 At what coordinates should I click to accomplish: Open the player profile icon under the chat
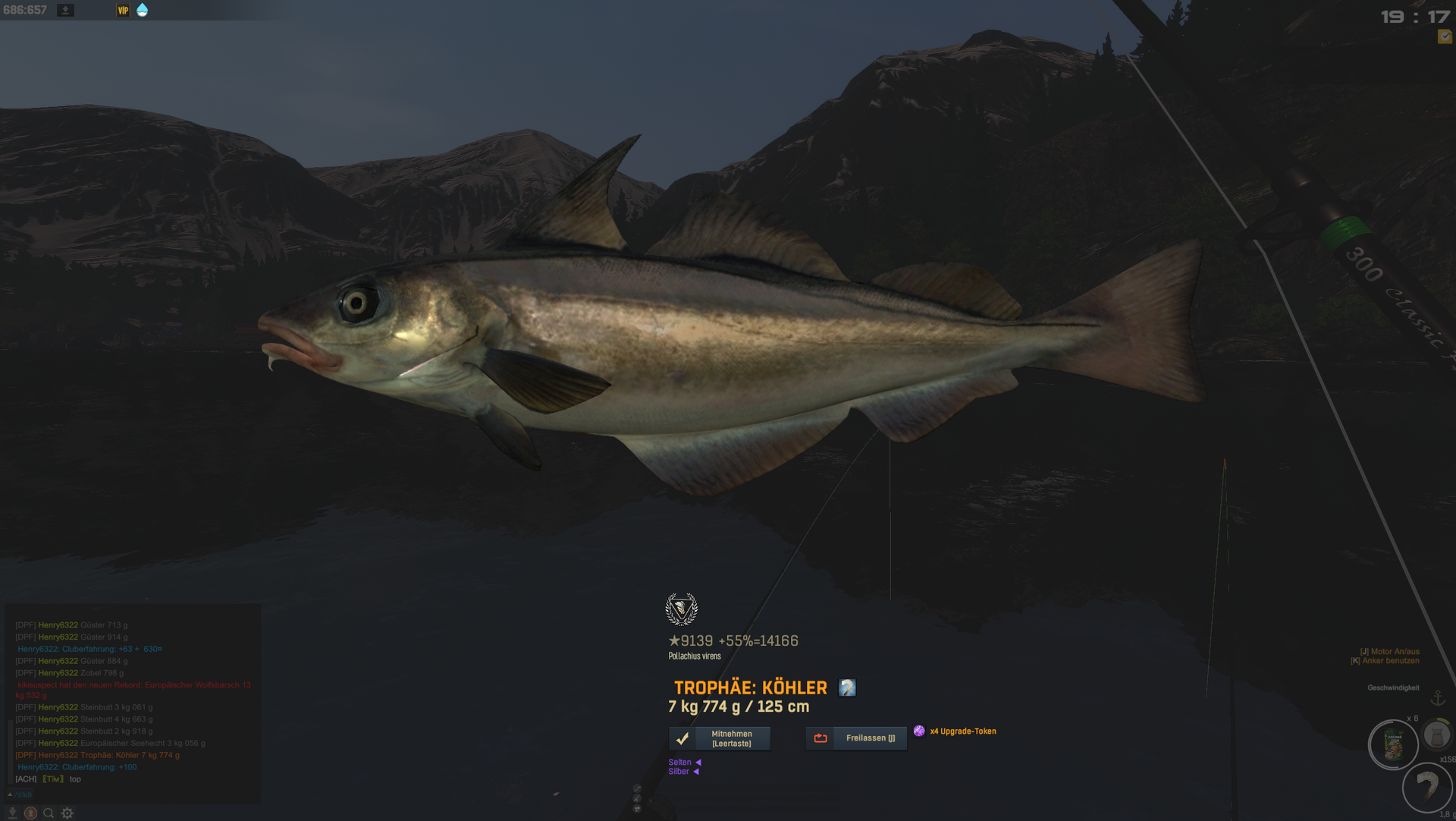(x=30, y=813)
